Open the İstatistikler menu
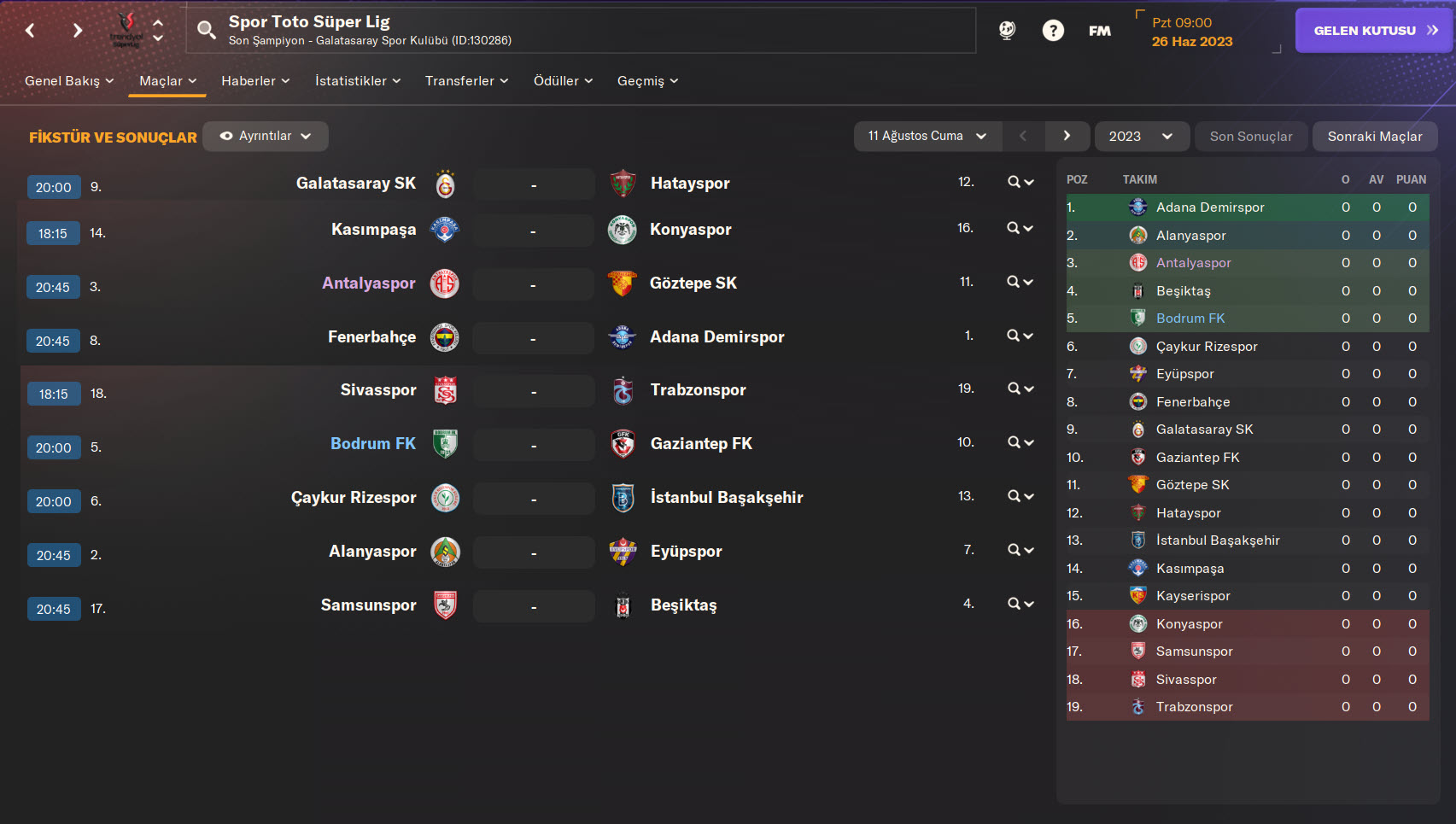 357,81
